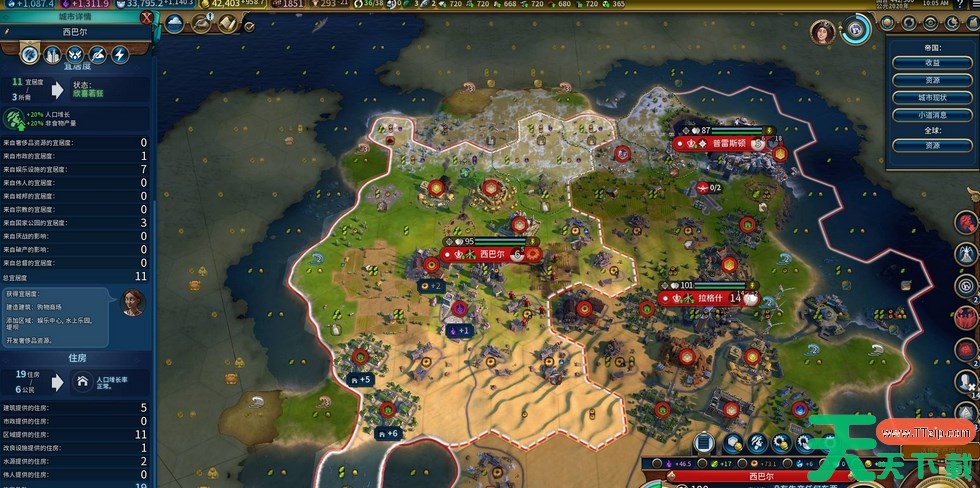This screenshot has width=980, height=488.
Task: Click the advisor portrait in the amenities tip
Action: click(x=131, y=301)
